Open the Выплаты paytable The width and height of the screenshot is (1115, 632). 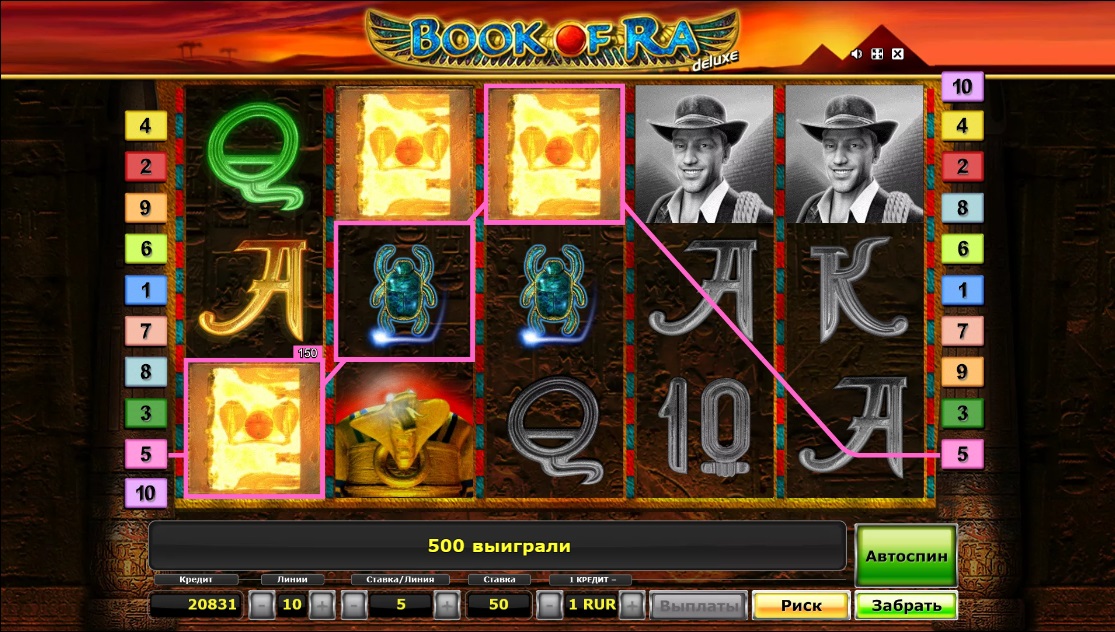(697, 605)
